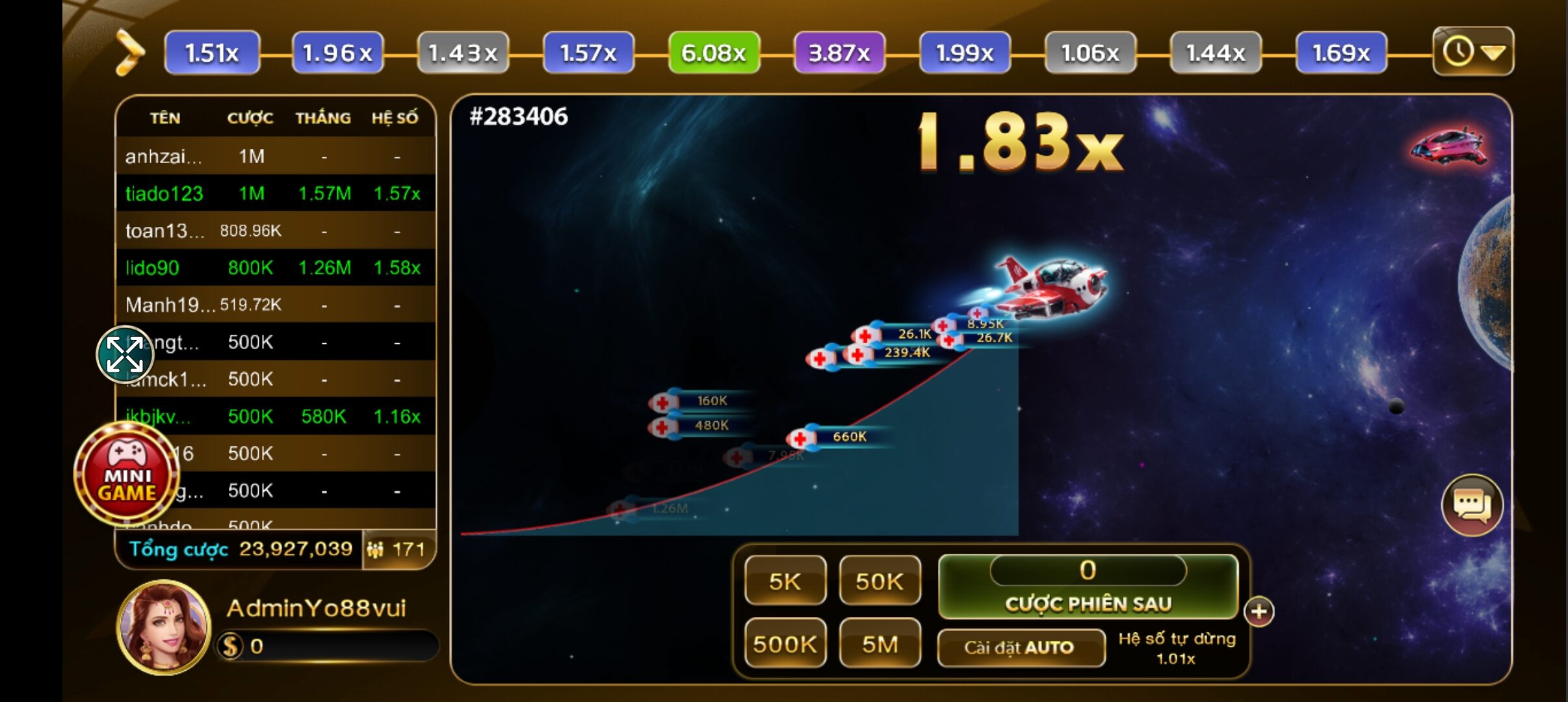Click the dollar coin balance icon

coord(229,646)
